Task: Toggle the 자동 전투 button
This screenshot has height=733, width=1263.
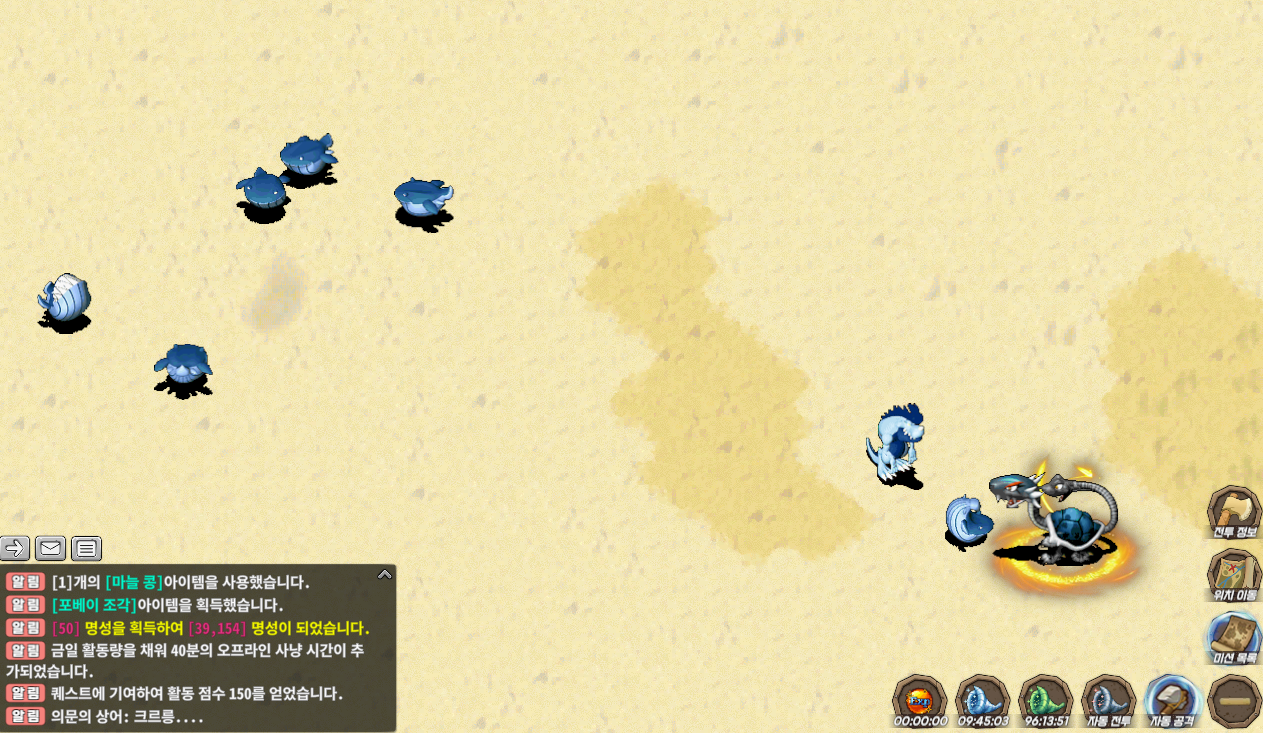Action: [1109, 698]
